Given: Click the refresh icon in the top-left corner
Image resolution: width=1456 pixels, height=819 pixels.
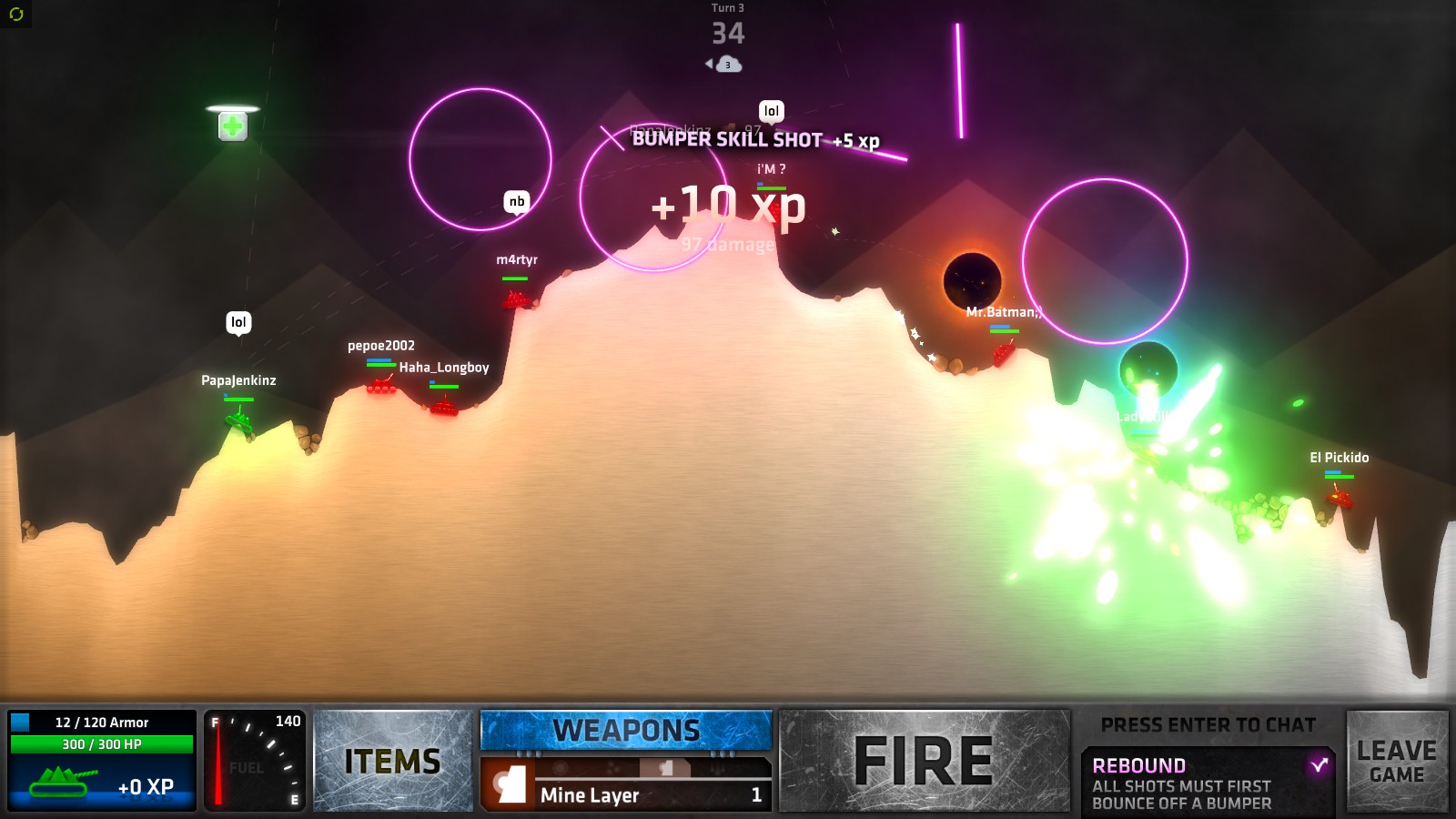Looking at the screenshot, I should click(15, 14).
